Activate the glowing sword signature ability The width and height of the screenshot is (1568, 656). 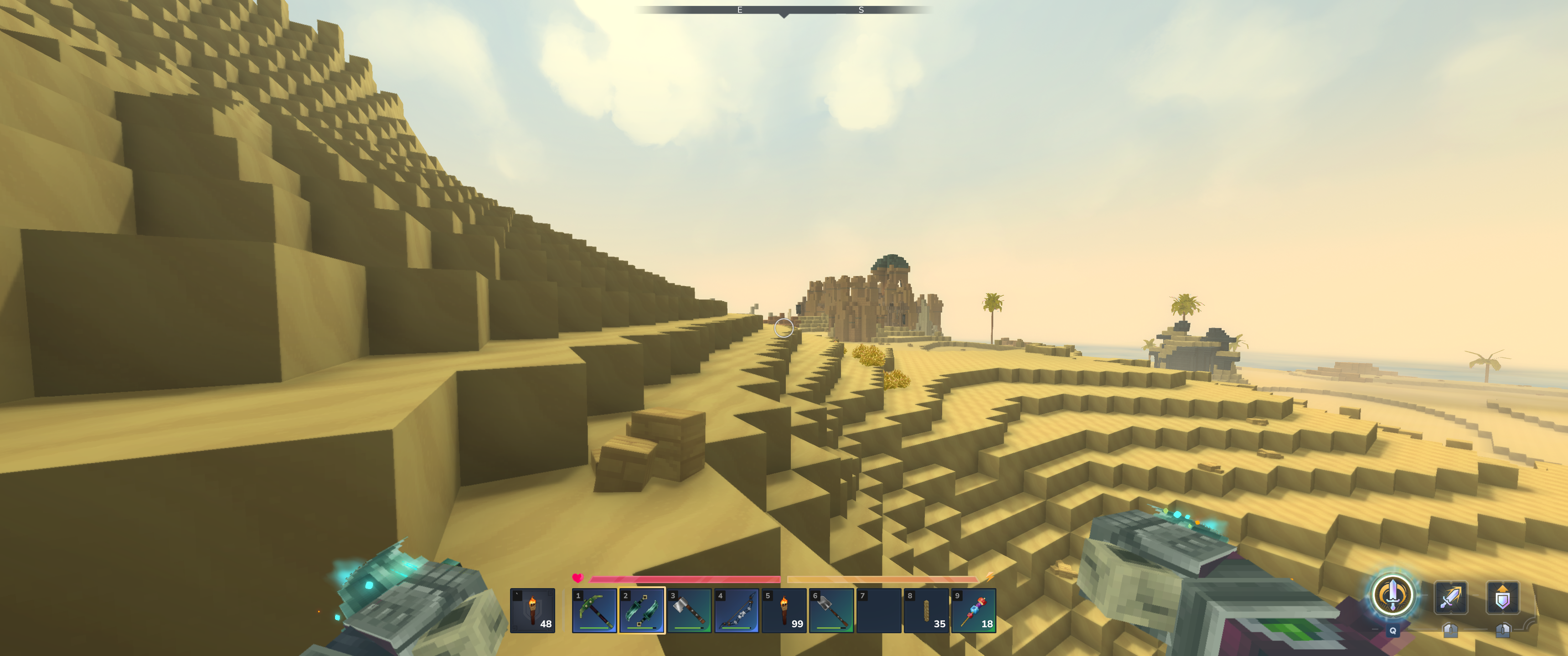1392,594
